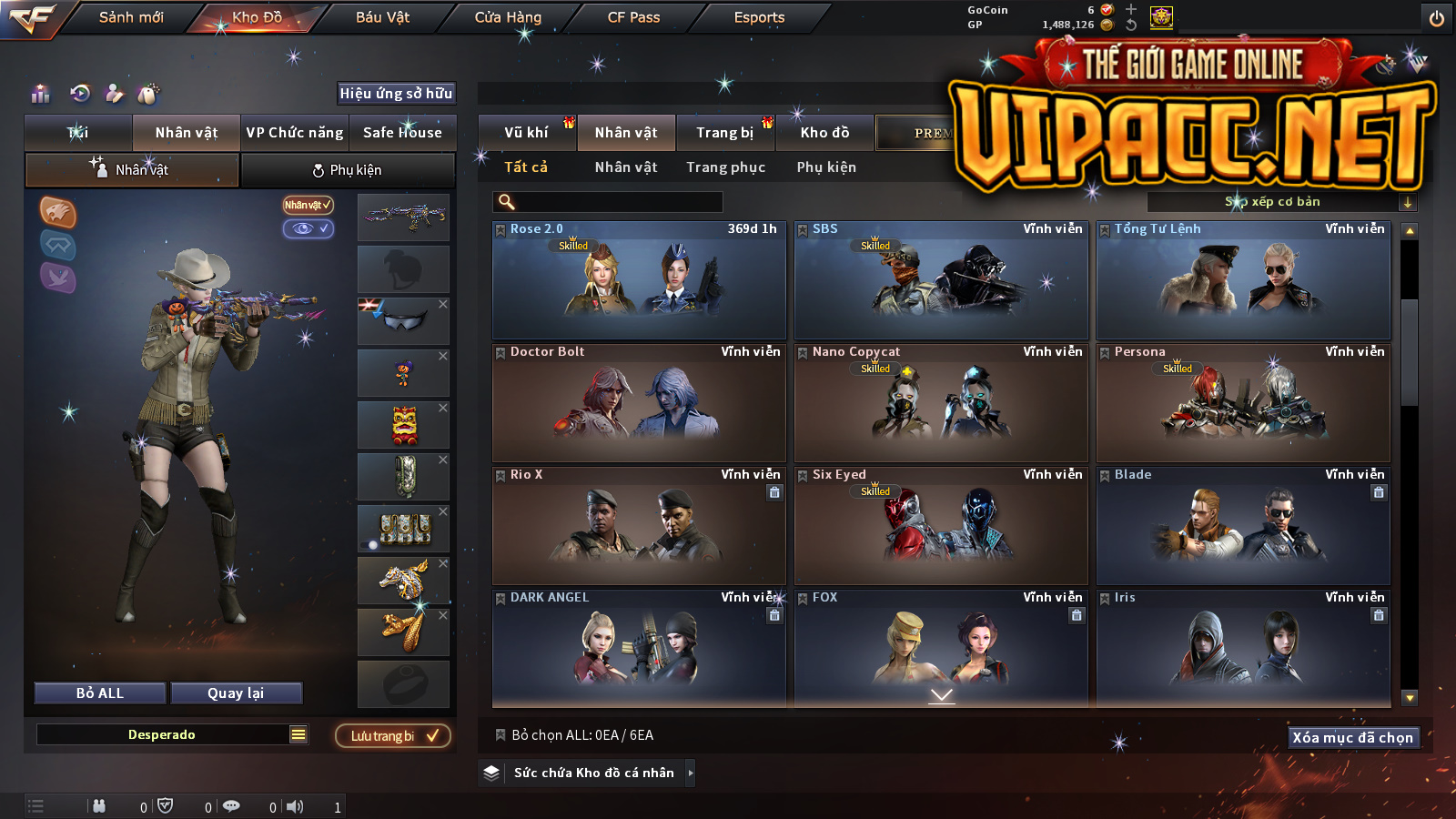Select the Blade character card

(1243, 528)
